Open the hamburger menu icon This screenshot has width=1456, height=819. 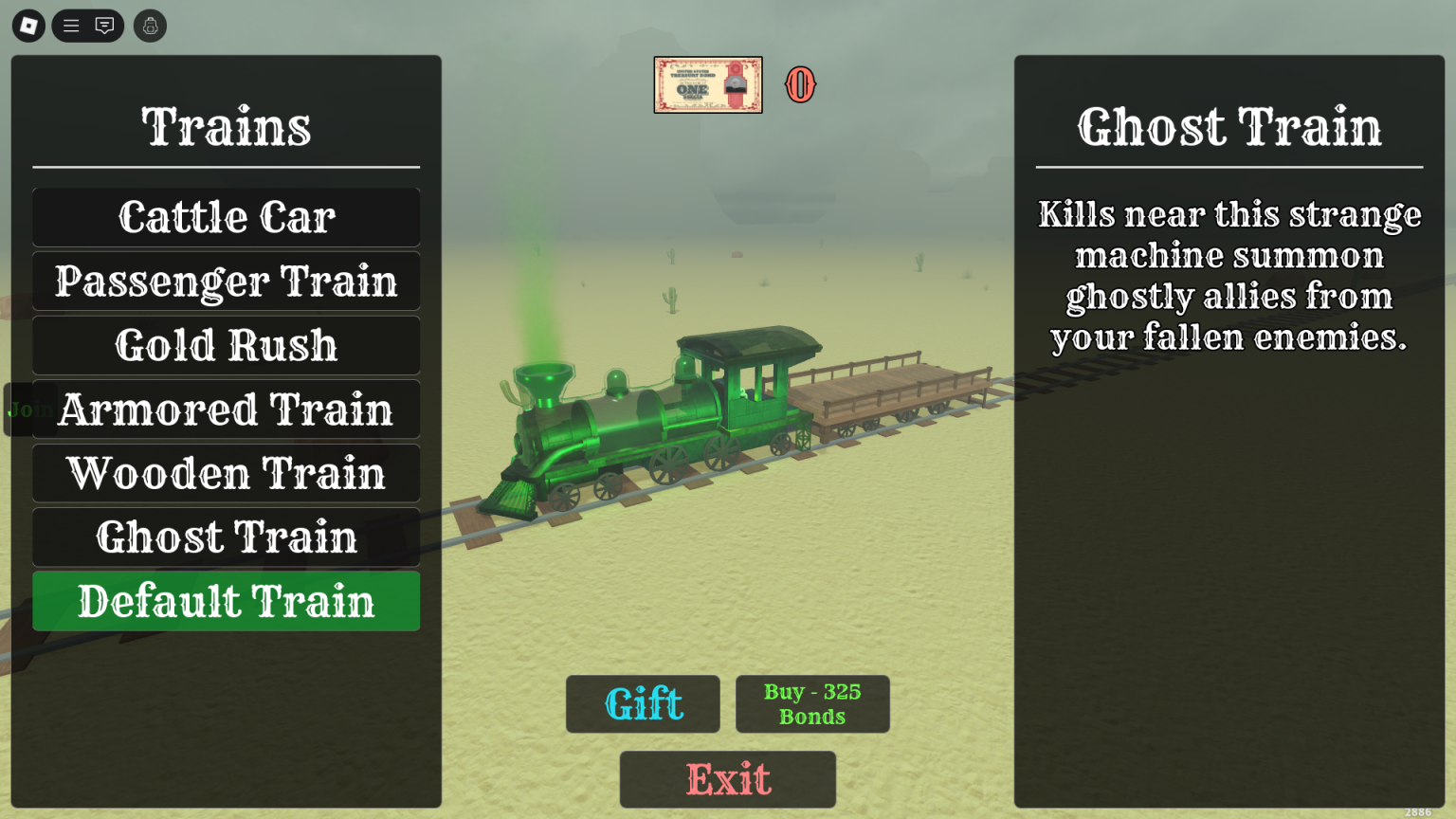(x=70, y=26)
